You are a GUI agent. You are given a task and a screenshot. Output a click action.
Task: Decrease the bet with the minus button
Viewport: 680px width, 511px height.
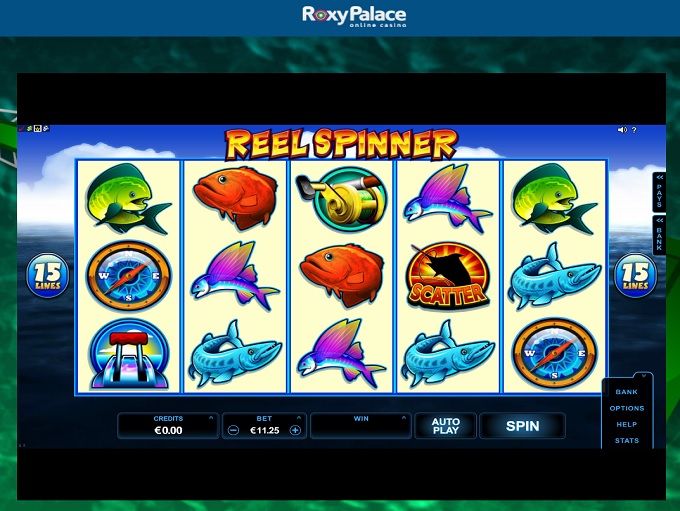coord(233,430)
